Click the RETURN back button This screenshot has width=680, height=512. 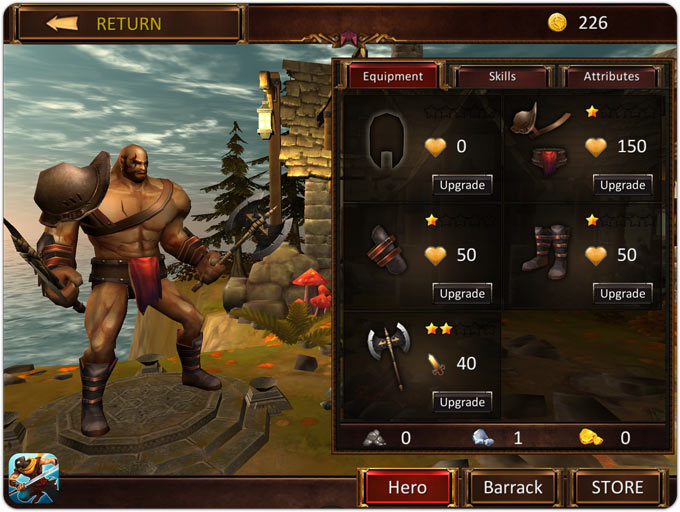click(128, 23)
